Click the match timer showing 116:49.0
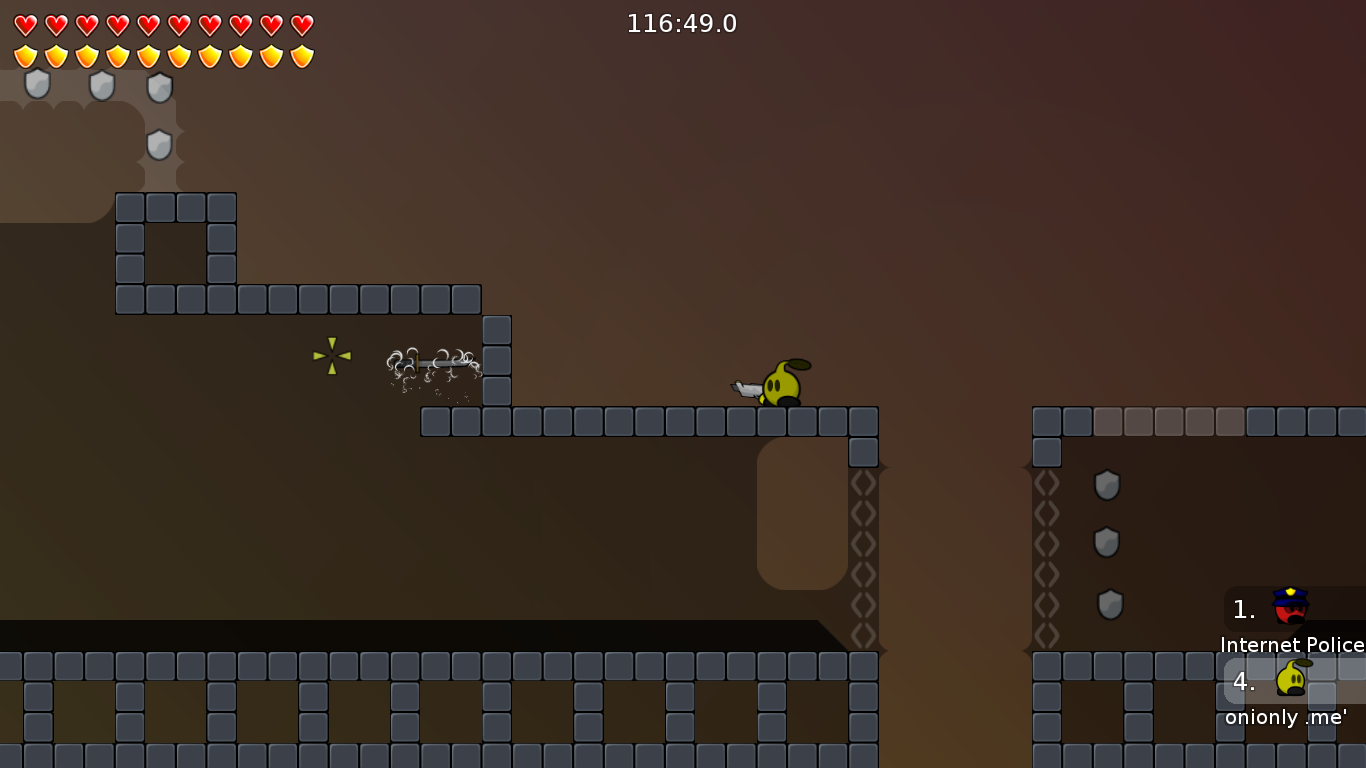The image size is (1366, 768). pos(681,23)
